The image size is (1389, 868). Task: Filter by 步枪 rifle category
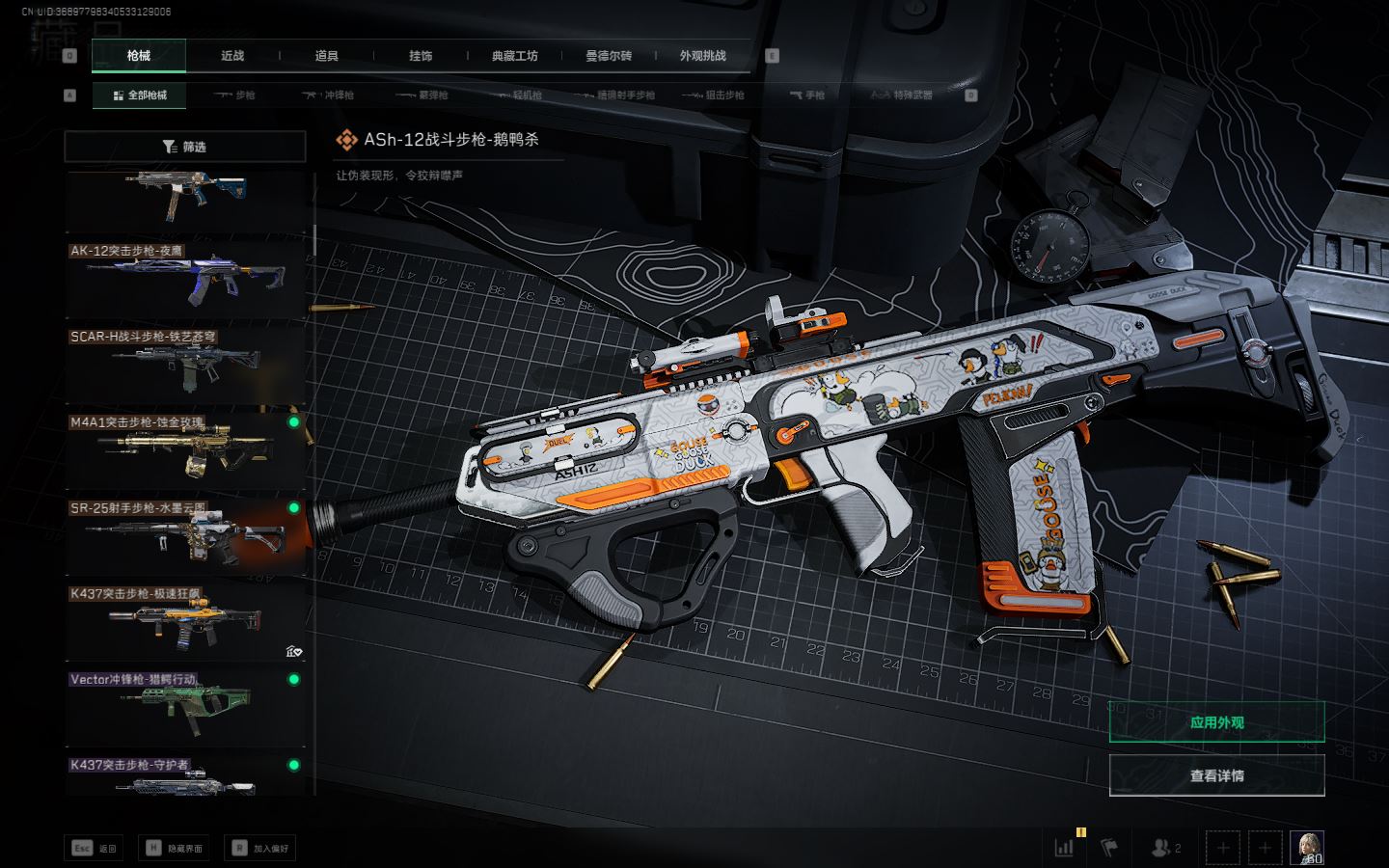[x=234, y=95]
